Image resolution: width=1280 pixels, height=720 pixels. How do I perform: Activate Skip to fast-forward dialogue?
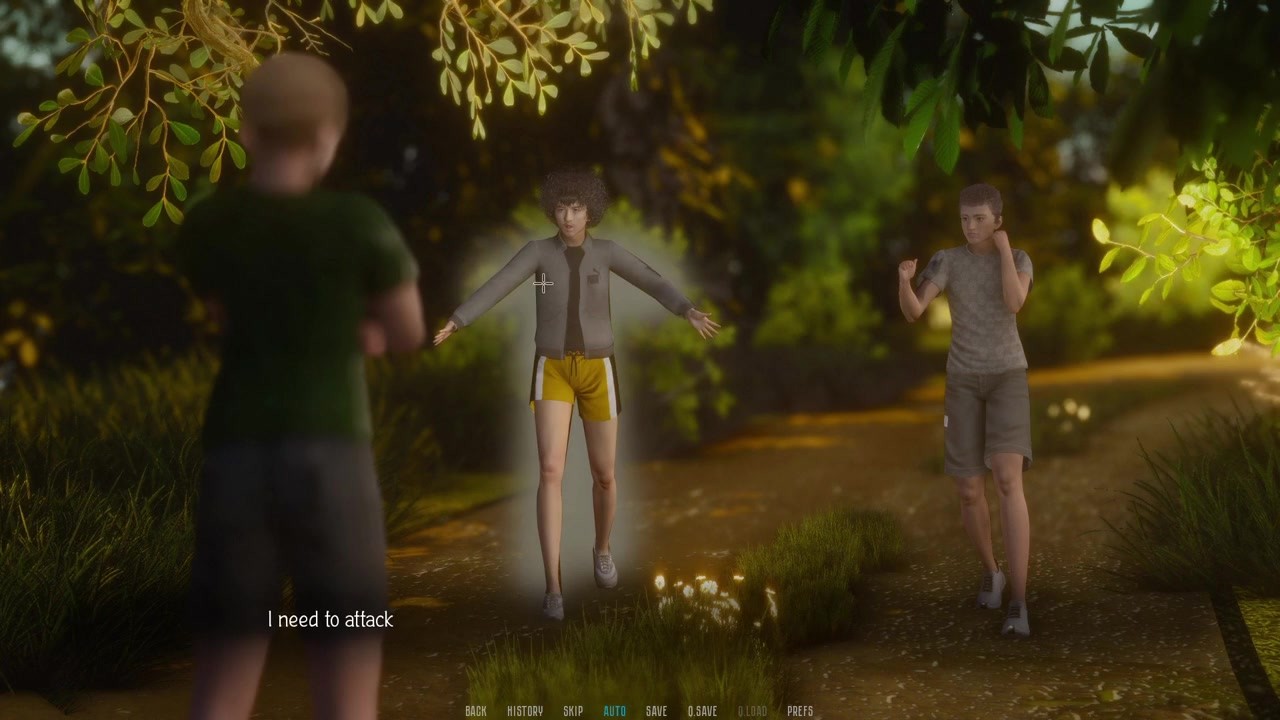click(573, 711)
